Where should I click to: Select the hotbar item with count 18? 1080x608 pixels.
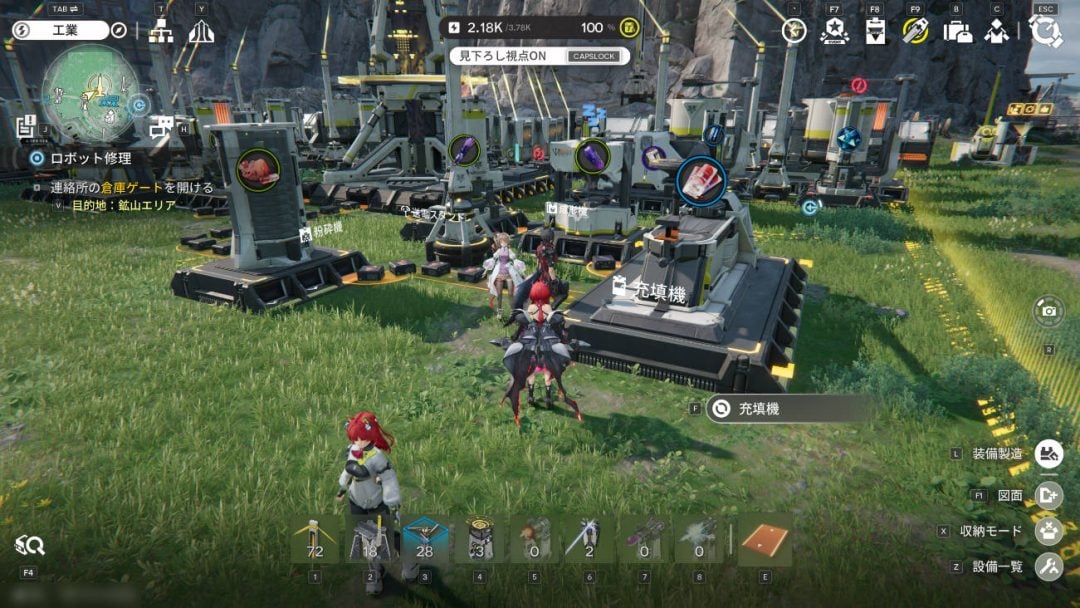click(x=369, y=540)
